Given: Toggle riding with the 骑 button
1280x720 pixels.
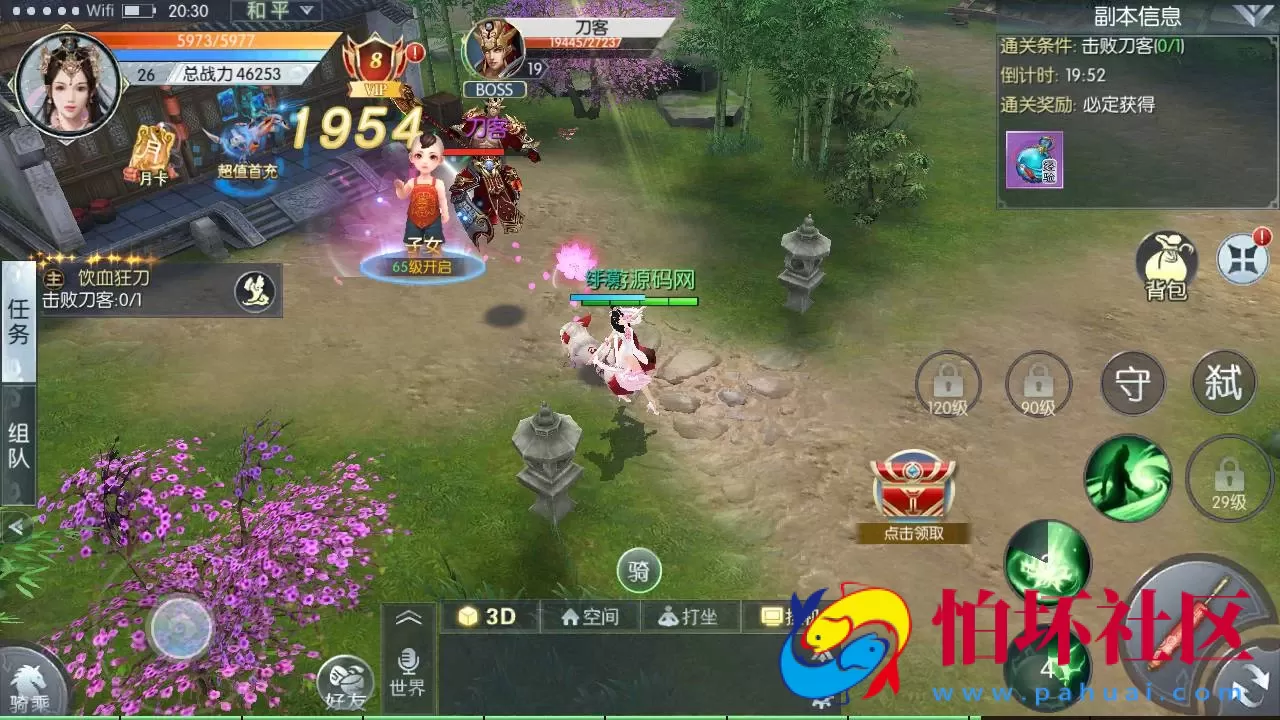Looking at the screenshot, I should coord(639,569).
